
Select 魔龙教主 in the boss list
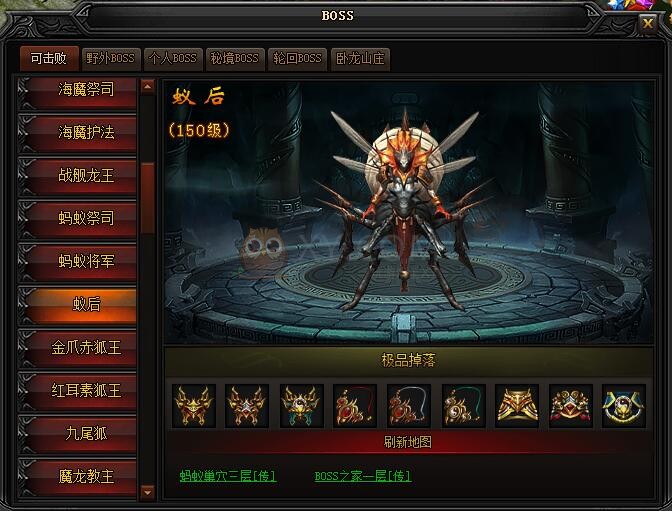click(x=86, y=476)
